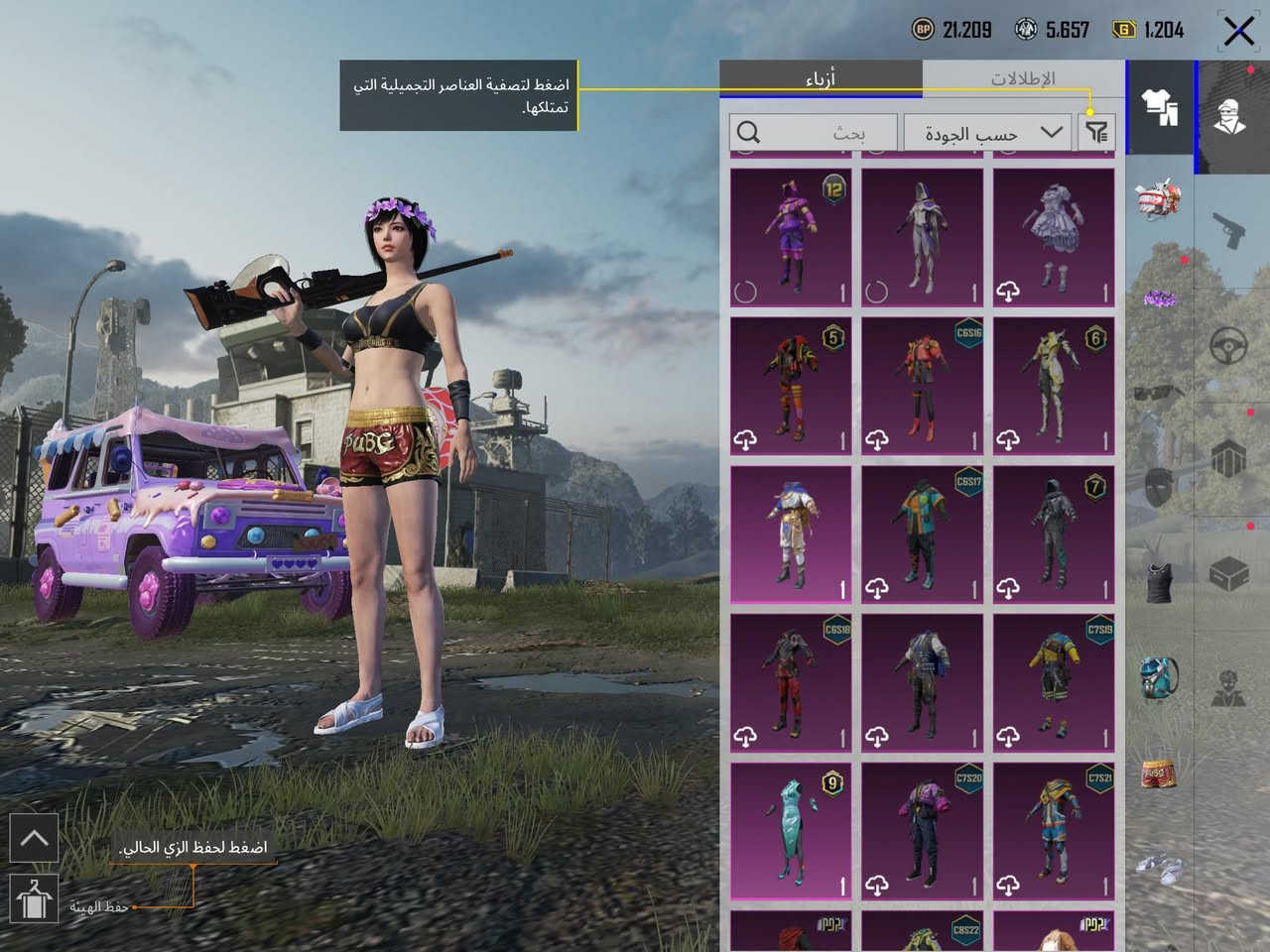Image resolution: width=1270 pixels, height=952 pixels.
Task: Select the sunglasses accessory category
Action: point(1158,394)
